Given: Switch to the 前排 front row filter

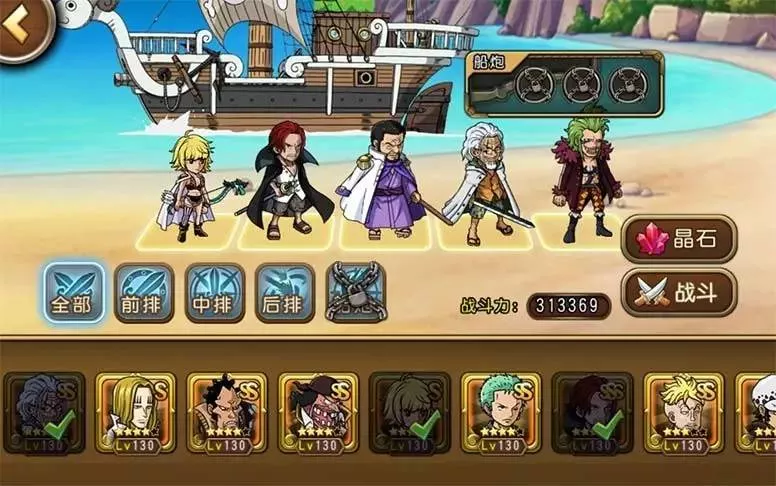Looking at the screenshot, I should (144, 292).
